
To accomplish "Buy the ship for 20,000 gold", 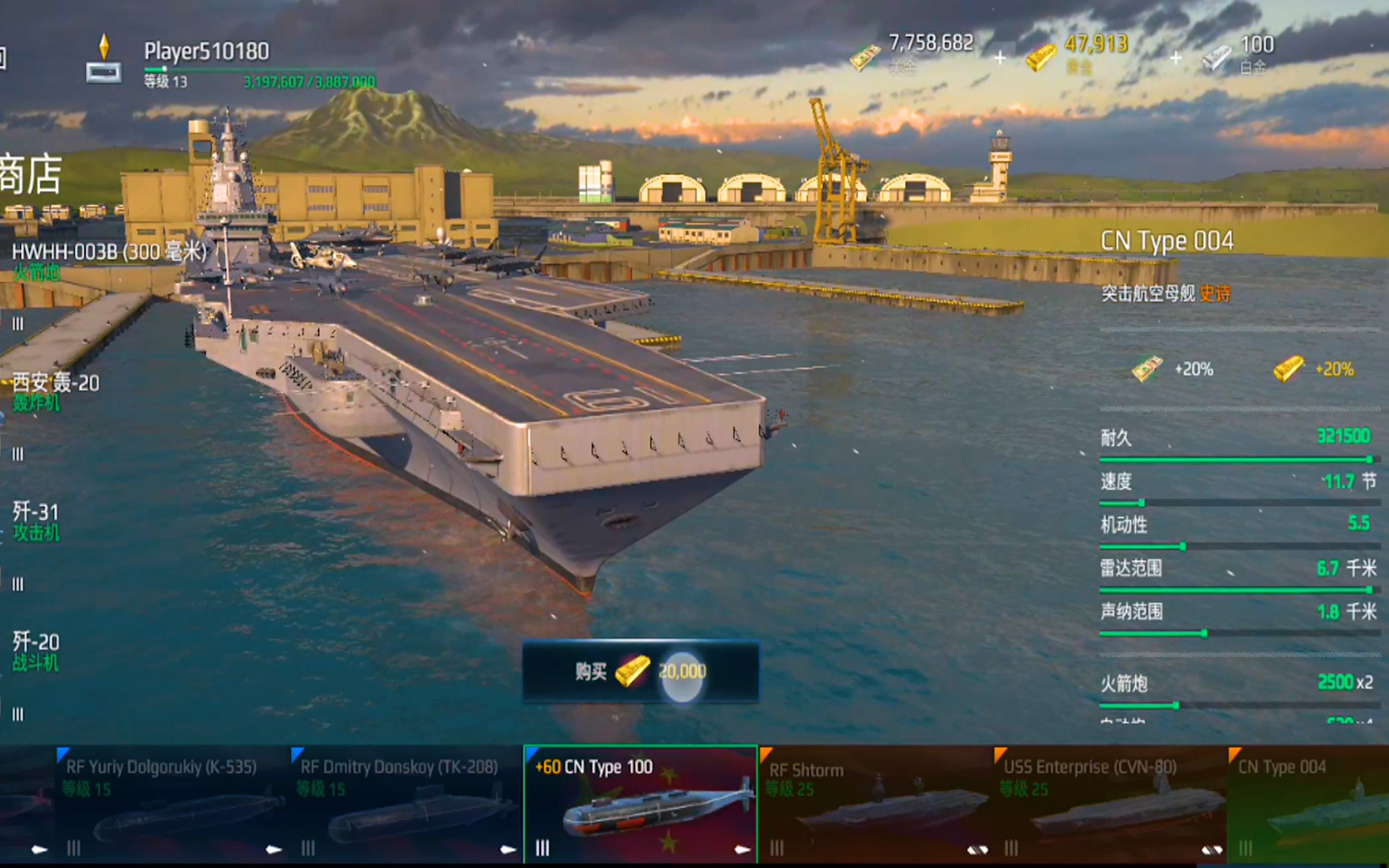I will click(640, 672).
